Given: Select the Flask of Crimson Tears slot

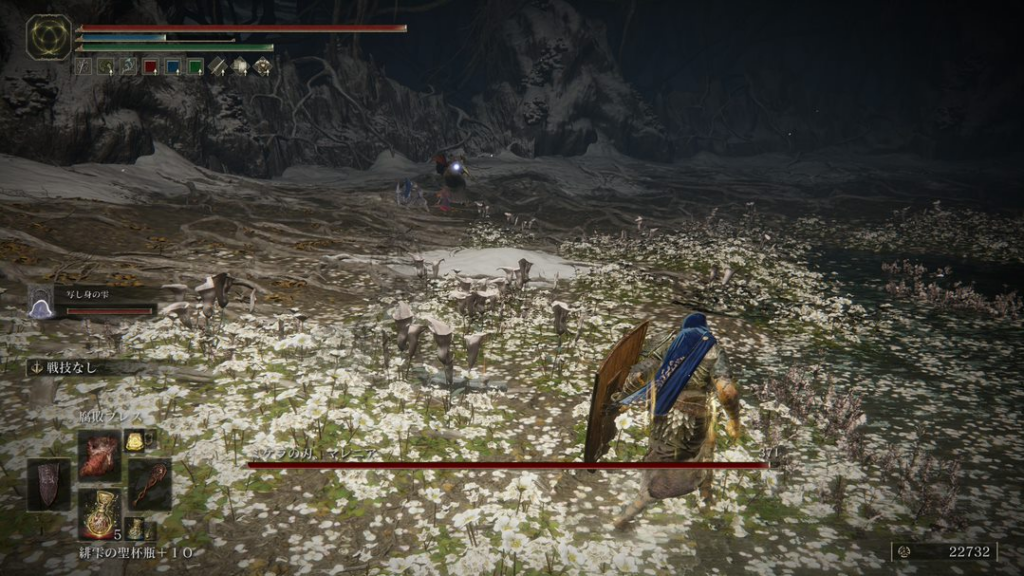Looking at the screenshot, I should tap(100, 514).
